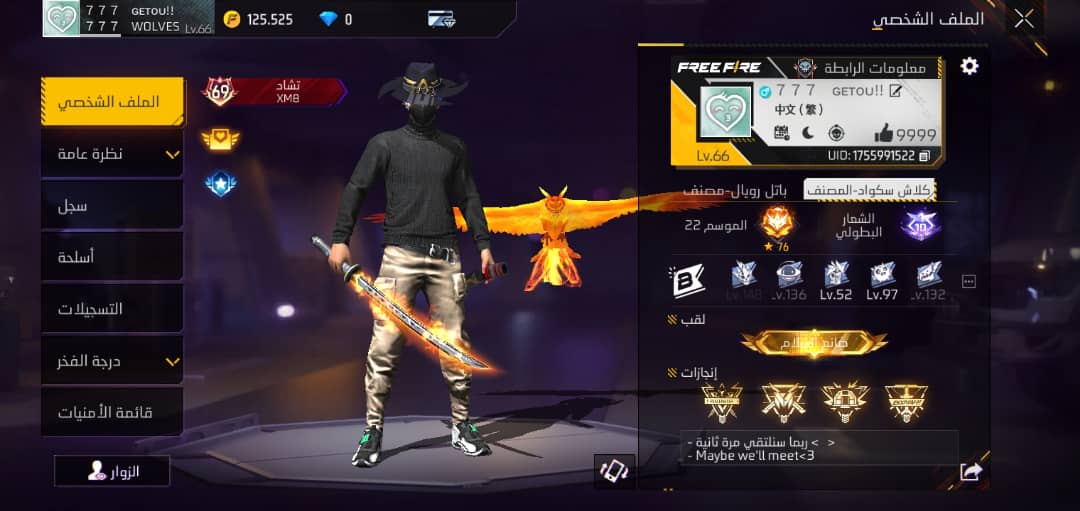Switch to باتل رويال-مصنف stats tab
1080x511 pixels.
[735, 190]
